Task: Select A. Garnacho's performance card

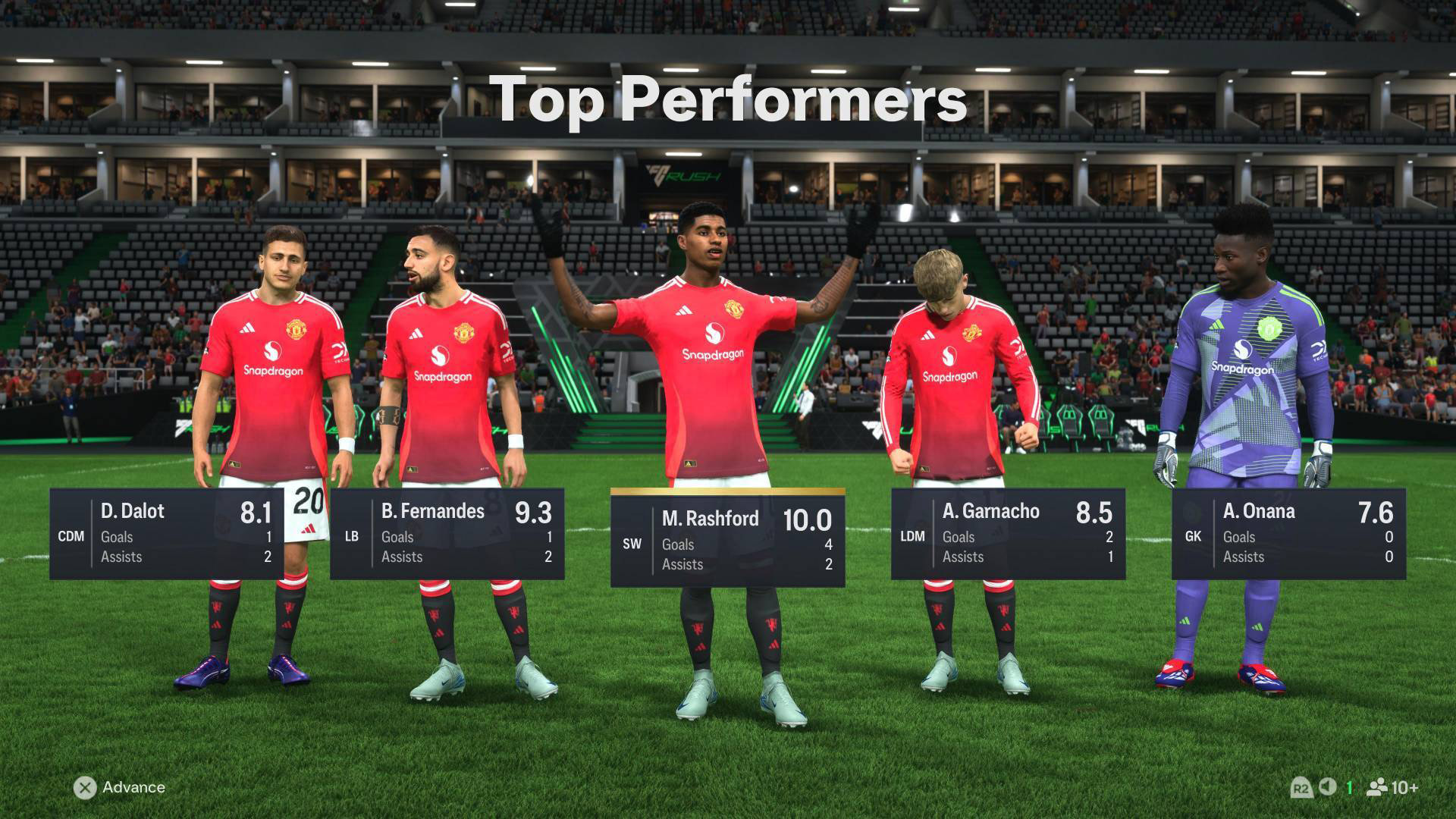Action: [x=1009, y=534]
